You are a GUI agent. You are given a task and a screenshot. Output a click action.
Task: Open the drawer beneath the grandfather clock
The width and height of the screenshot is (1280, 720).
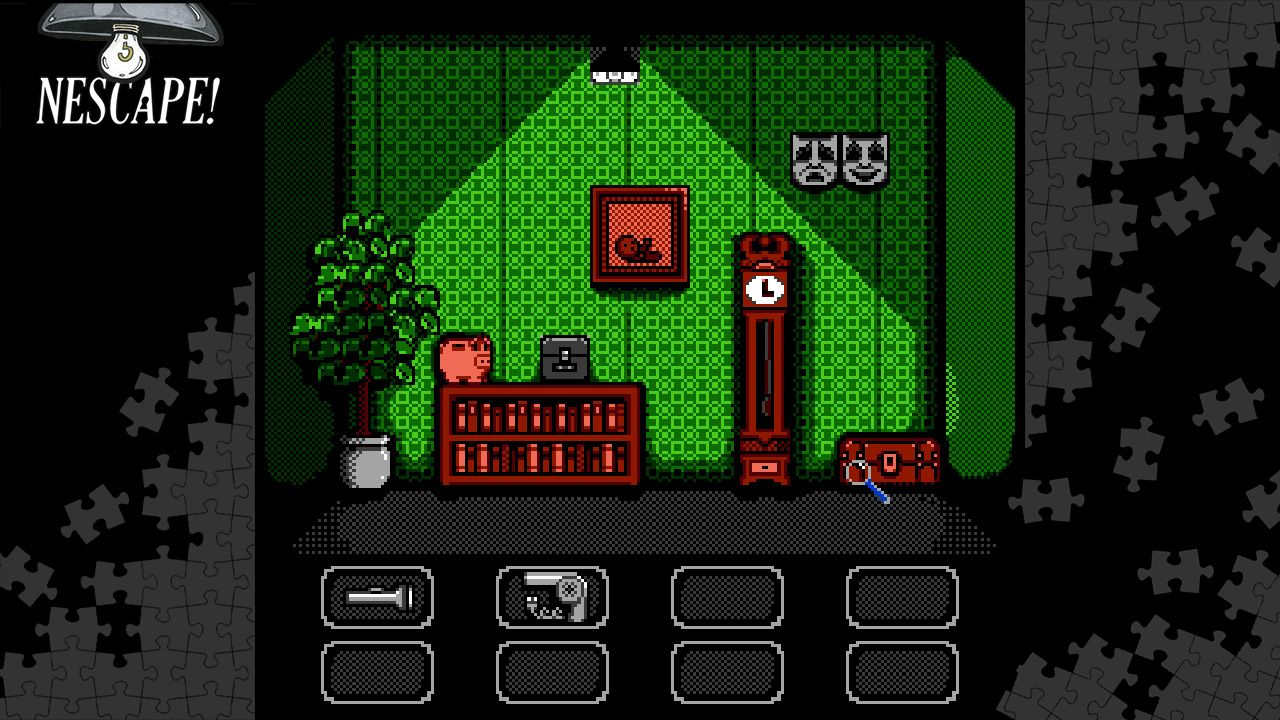click(x=762, y=466)
